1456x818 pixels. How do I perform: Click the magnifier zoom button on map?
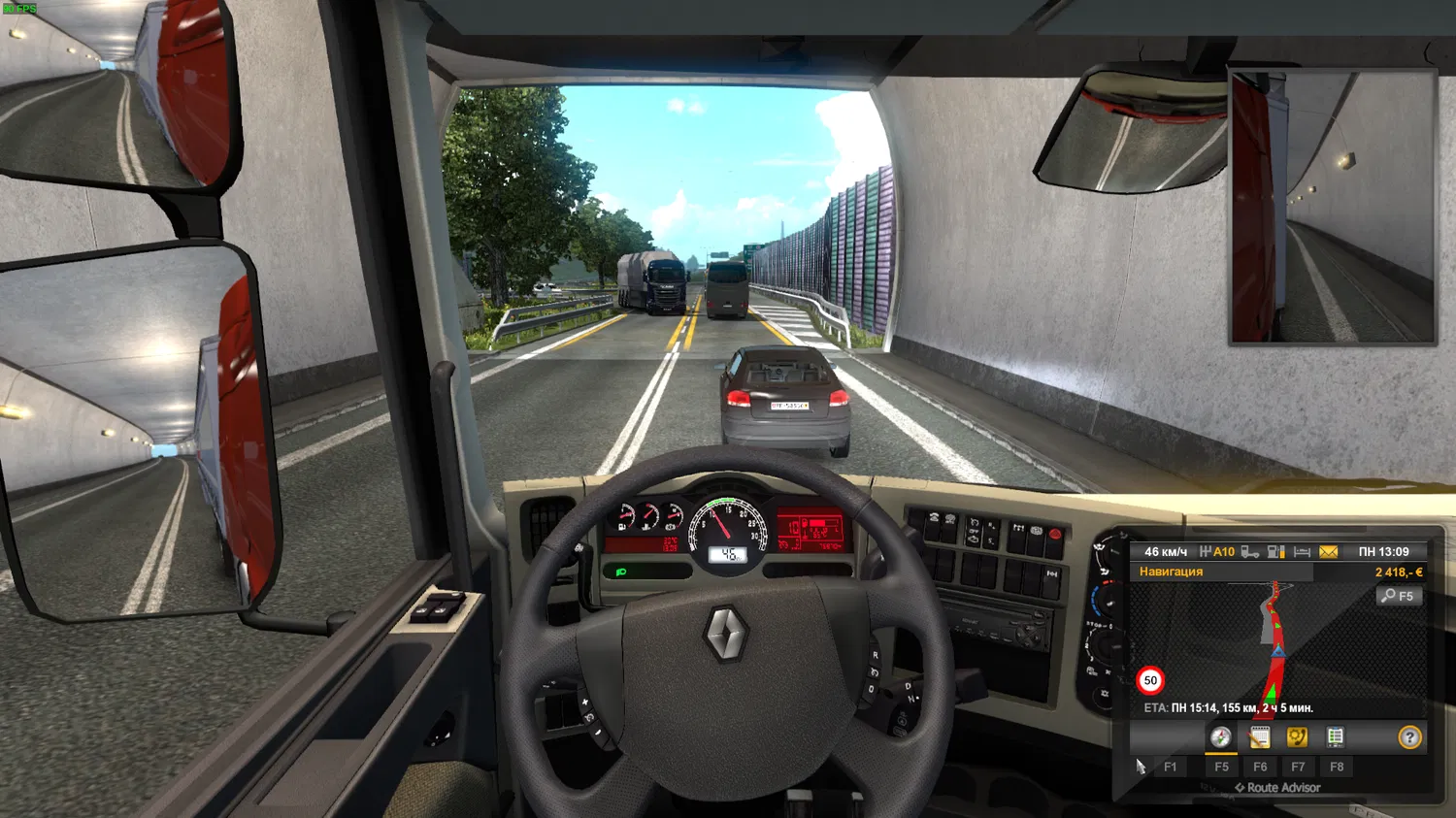1399,596
